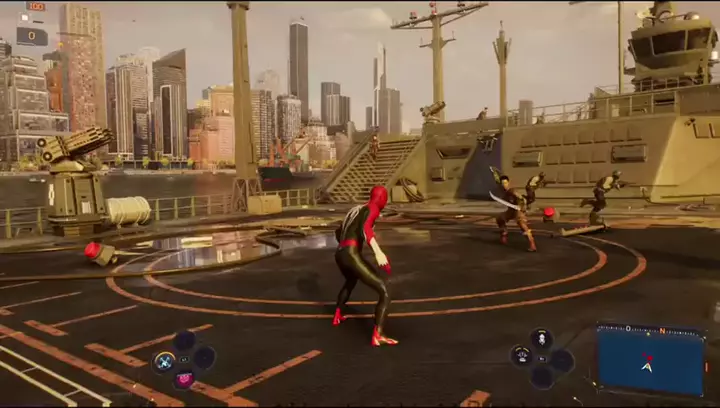Activate the blue crossed-arms ability icon
Viewport: 720px width, 408px height.
point(165,360)
